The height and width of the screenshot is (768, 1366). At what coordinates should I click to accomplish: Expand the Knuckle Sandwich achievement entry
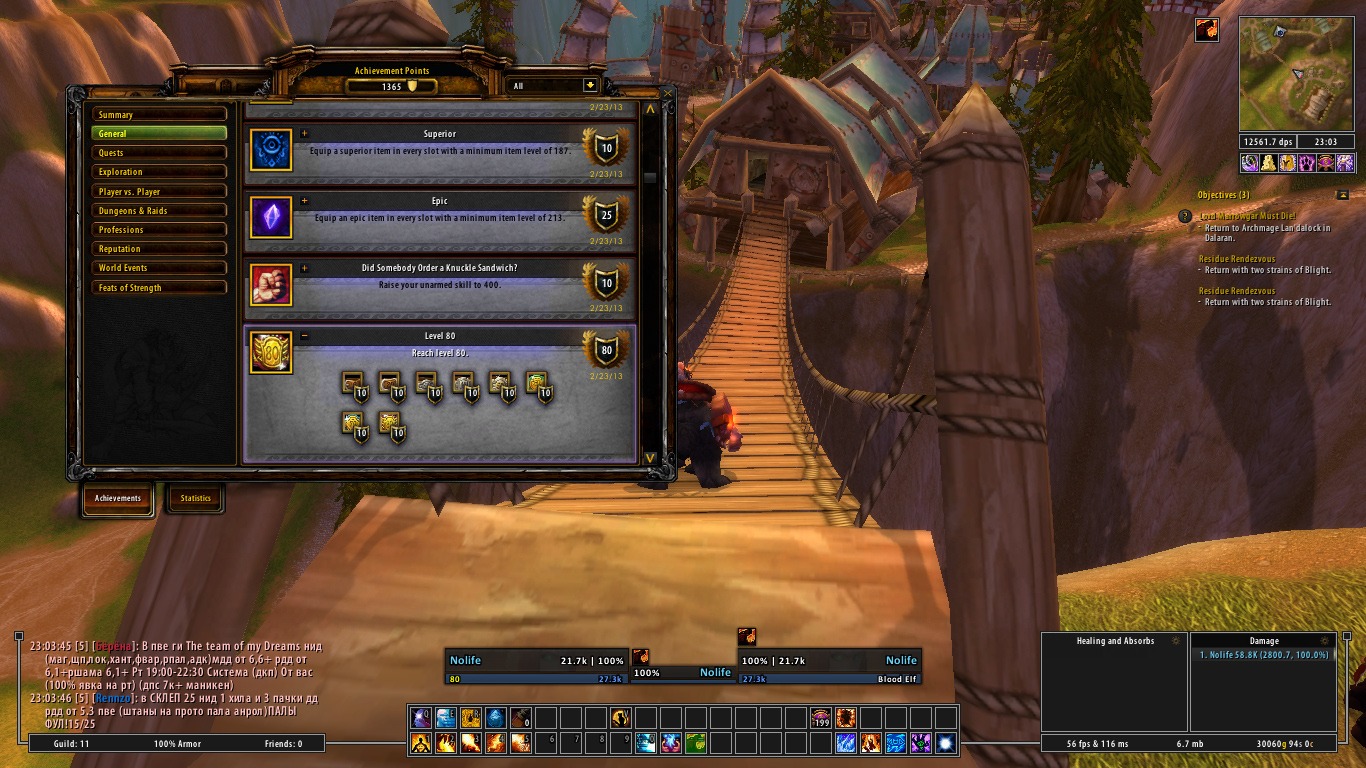pyautogui.click(x=305, y=268)
